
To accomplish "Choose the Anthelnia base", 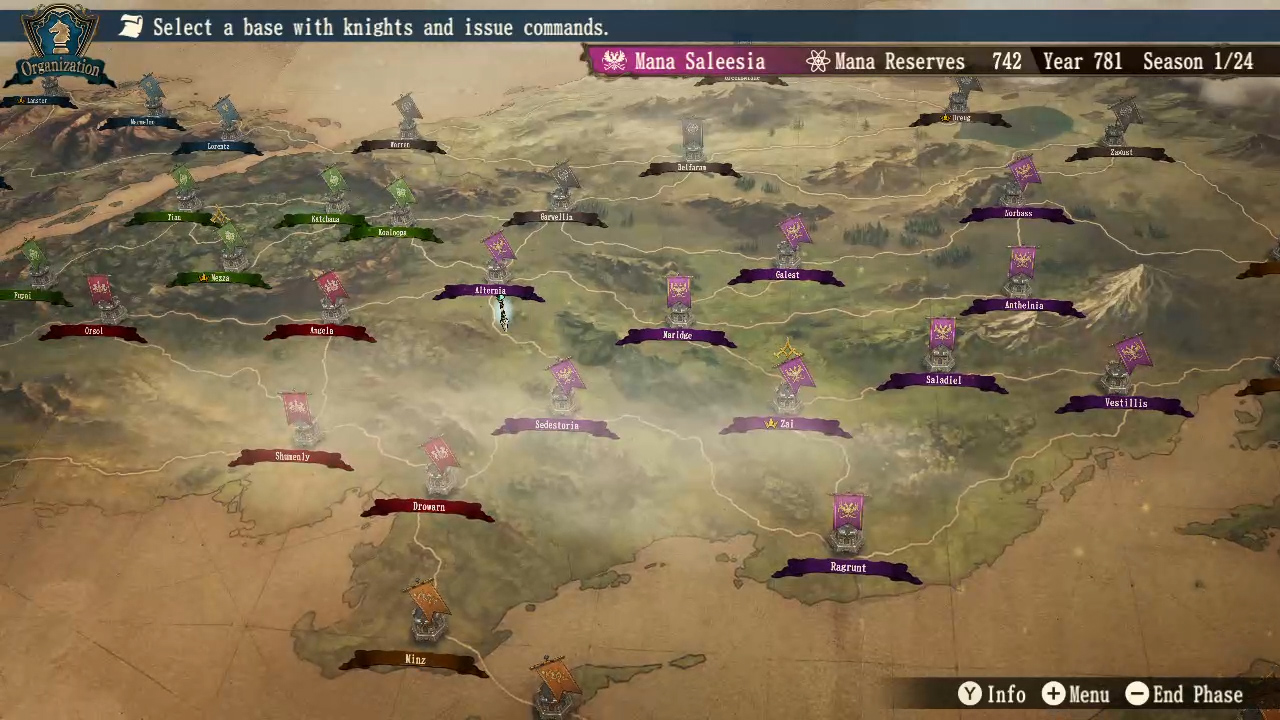I will point(1023,306).
